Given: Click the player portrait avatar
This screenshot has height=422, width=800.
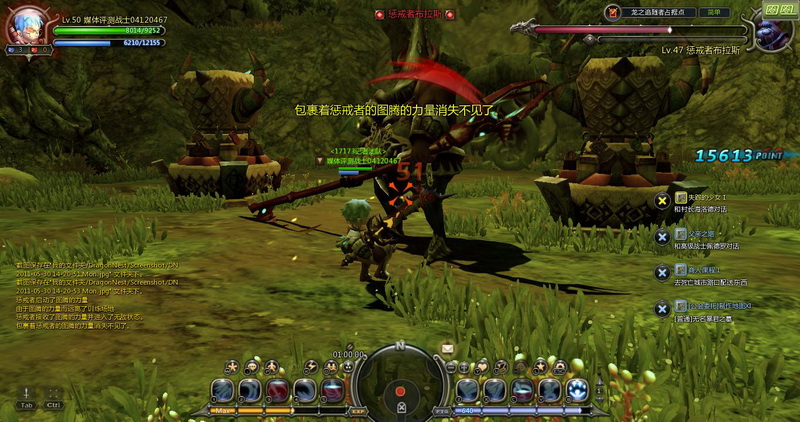Looking at the screenshot, I should point(27,28).
